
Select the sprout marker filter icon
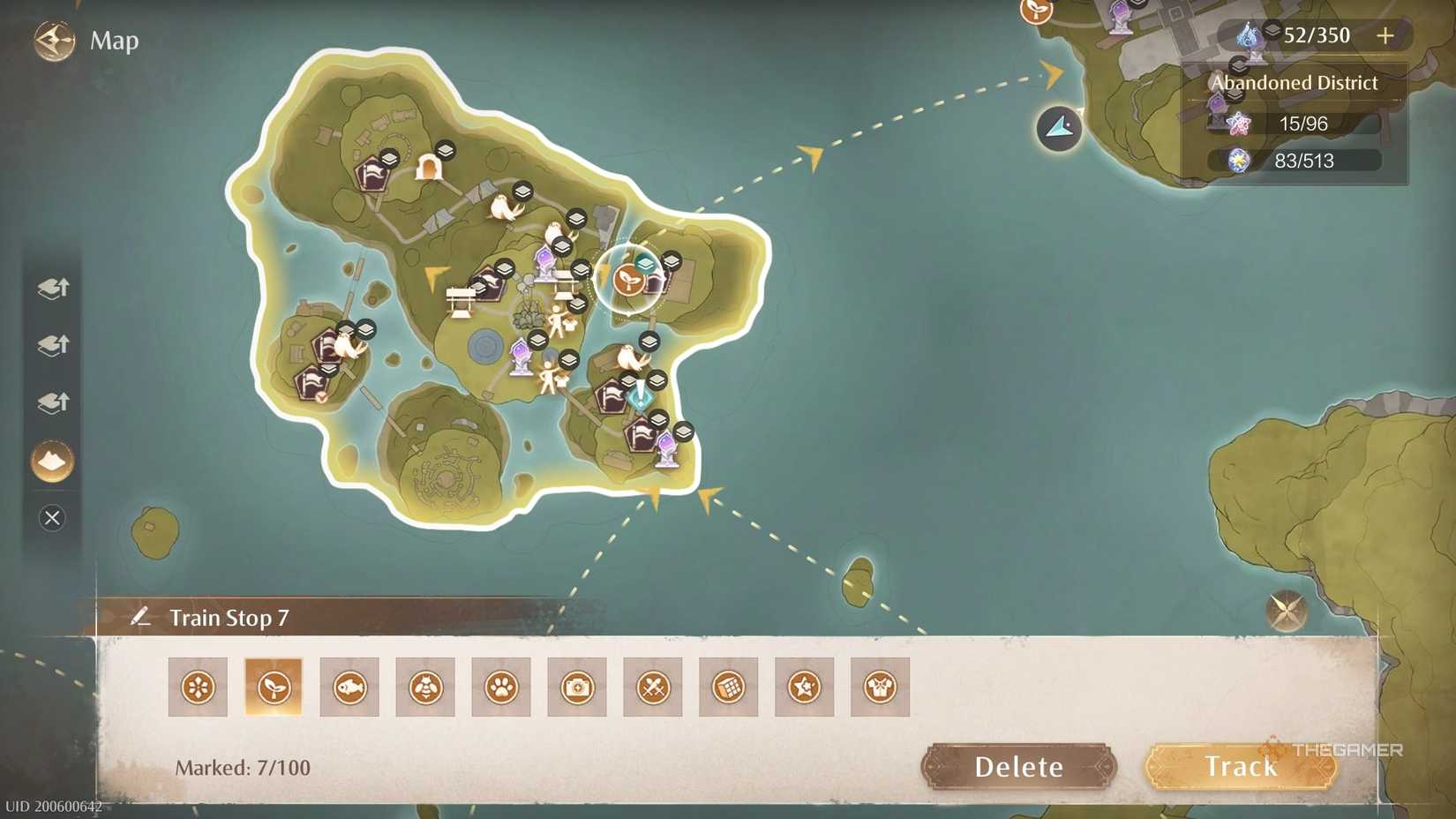tap(274, 687)
